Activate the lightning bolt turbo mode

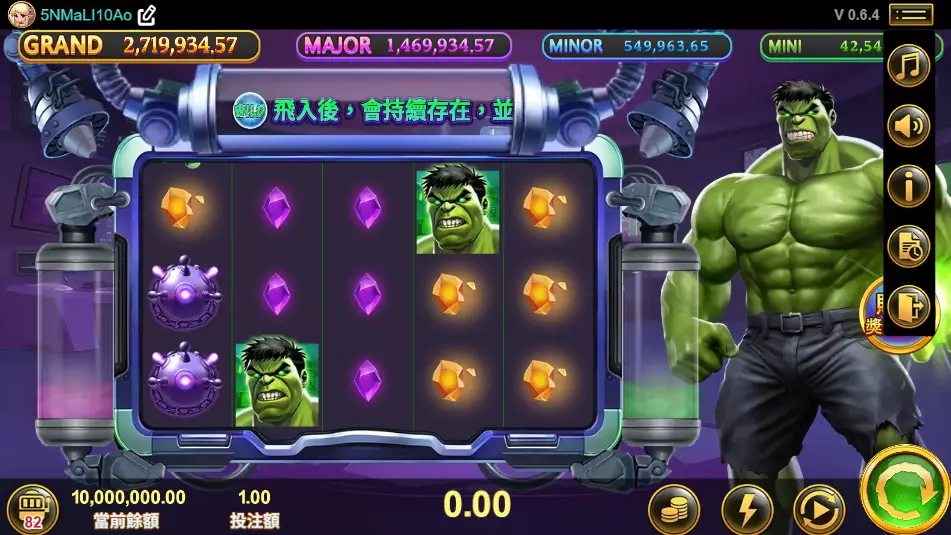747,510
